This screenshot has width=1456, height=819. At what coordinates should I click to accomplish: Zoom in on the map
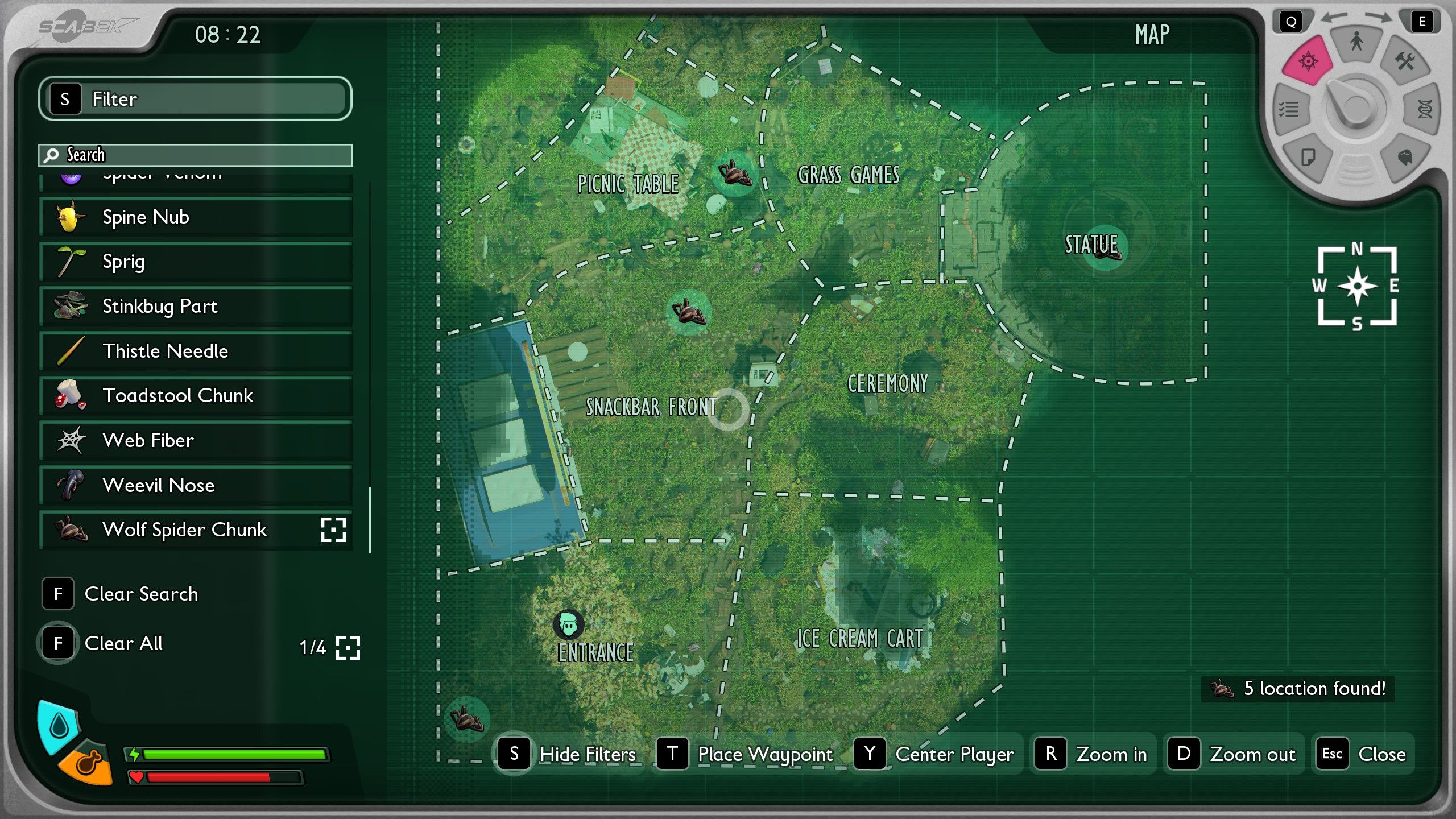click(x=1093, y=754)
